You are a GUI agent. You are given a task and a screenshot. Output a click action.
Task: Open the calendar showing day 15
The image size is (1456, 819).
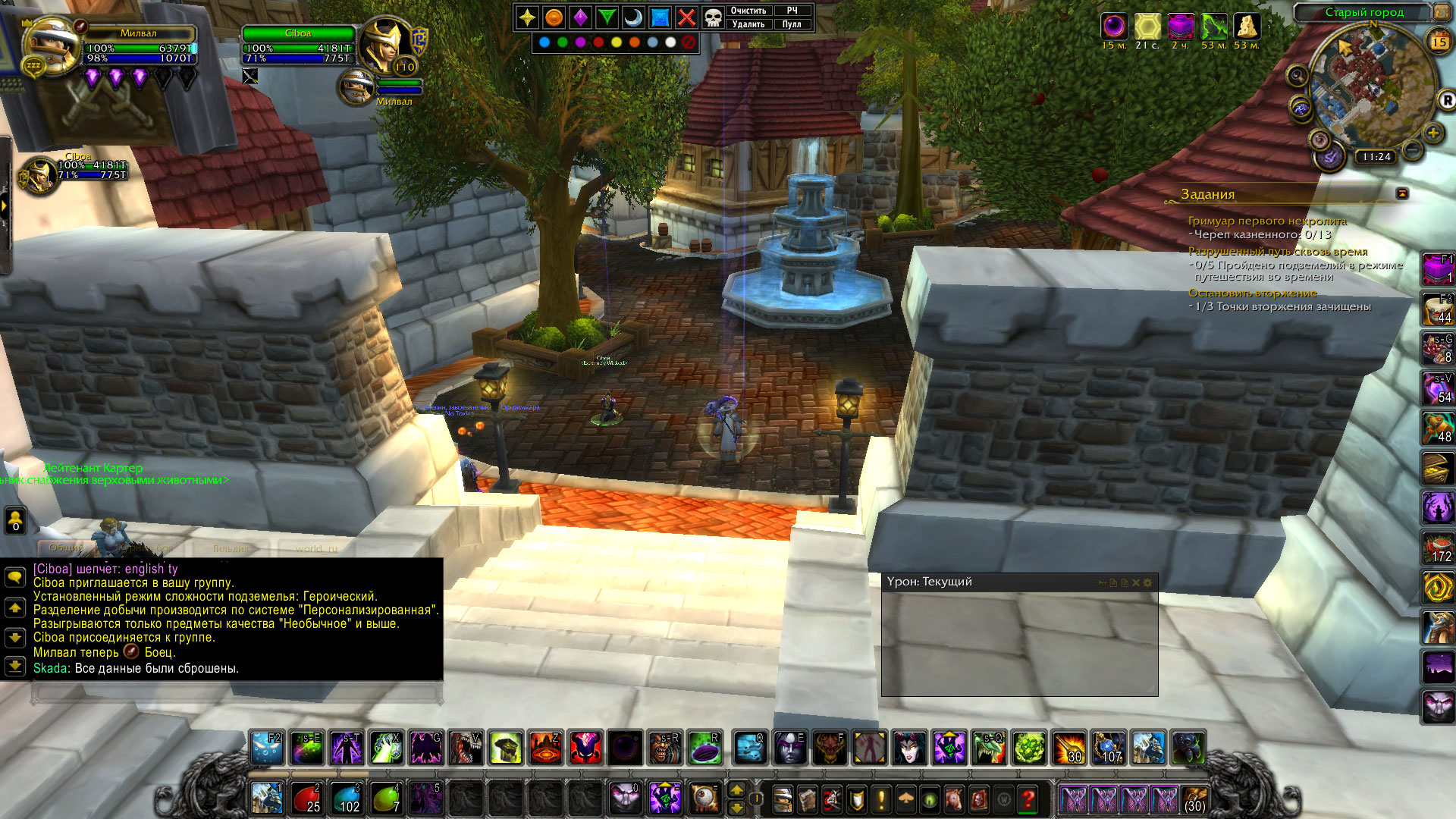[x=1439, y=42]
